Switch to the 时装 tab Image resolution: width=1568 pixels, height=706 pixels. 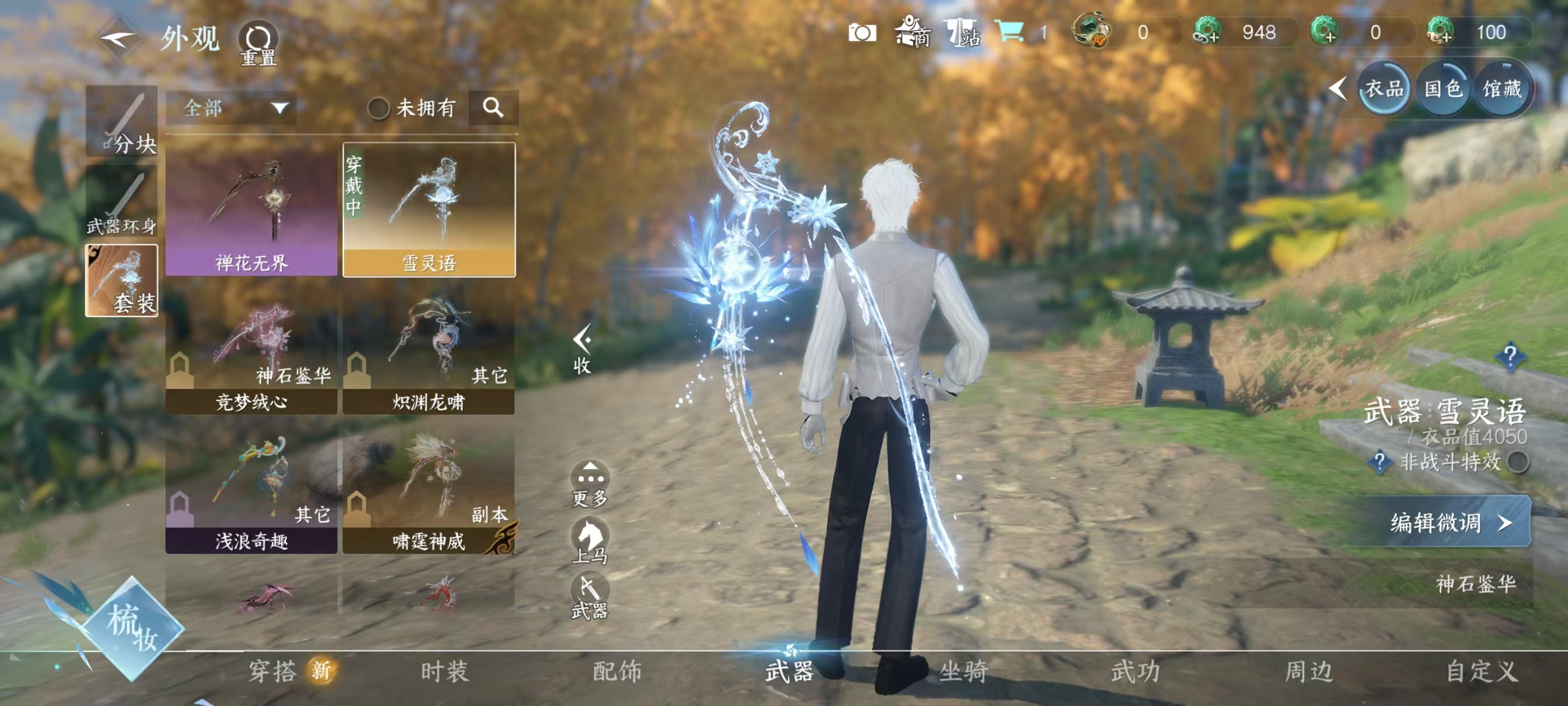coord(444,671)
